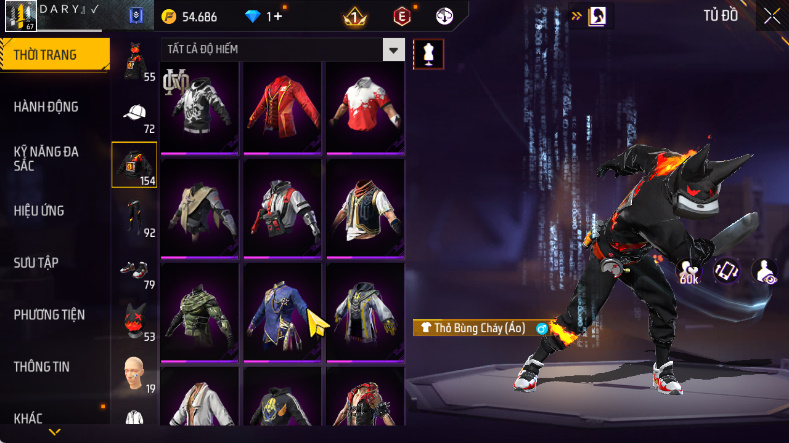The width and height of the screenshot is (789, 443).
Task: Select the red jacket with yellow trim
Action: point(282,105)
